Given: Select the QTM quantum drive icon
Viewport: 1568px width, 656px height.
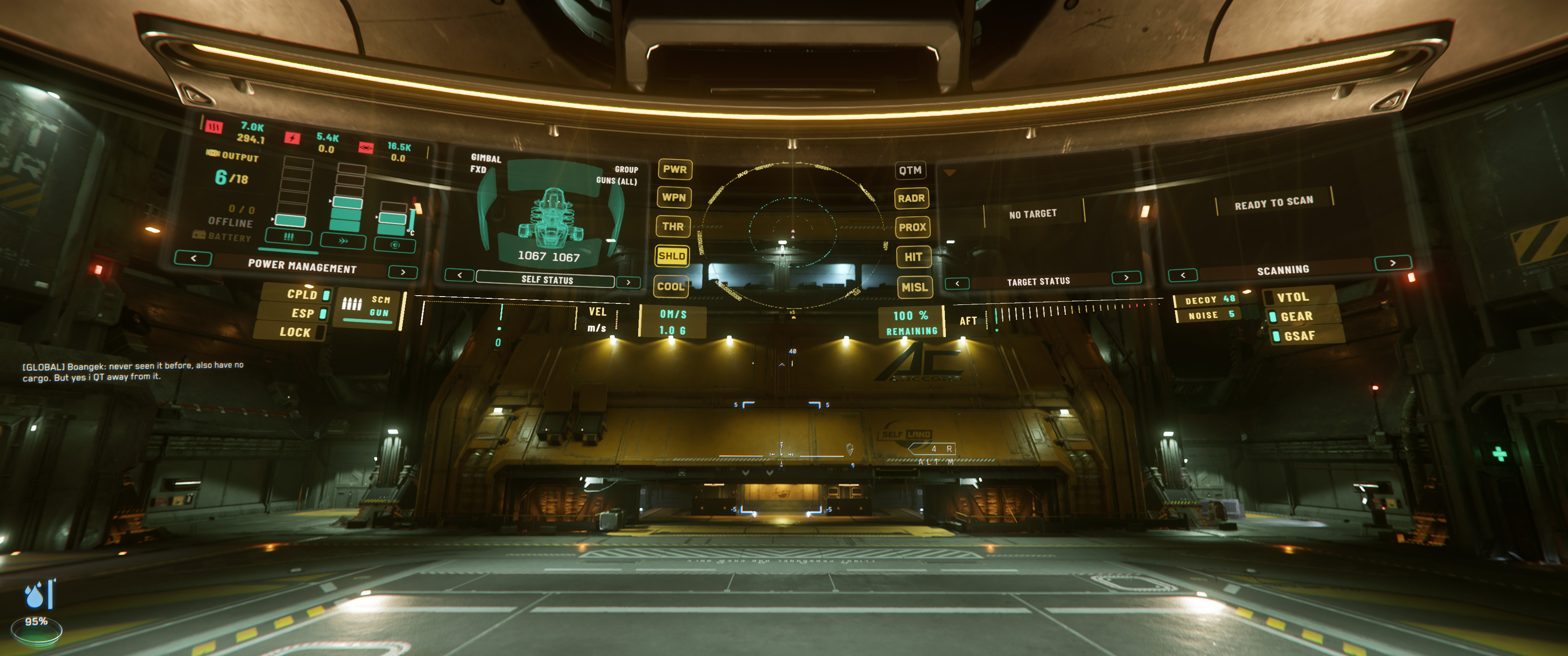Looking at the screenshot, I should (911, 170).
